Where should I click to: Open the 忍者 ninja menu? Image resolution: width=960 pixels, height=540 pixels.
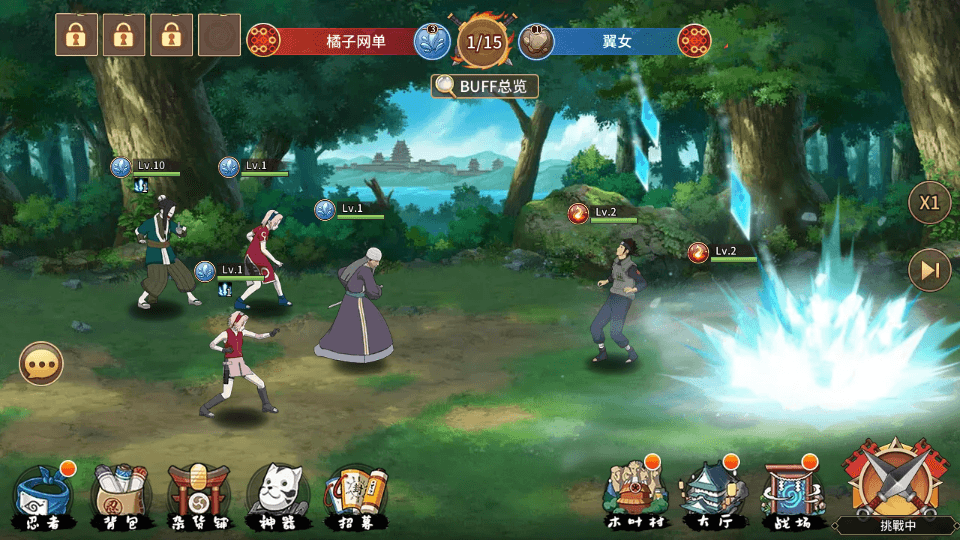pyautogui.click(x=40, y=495)
